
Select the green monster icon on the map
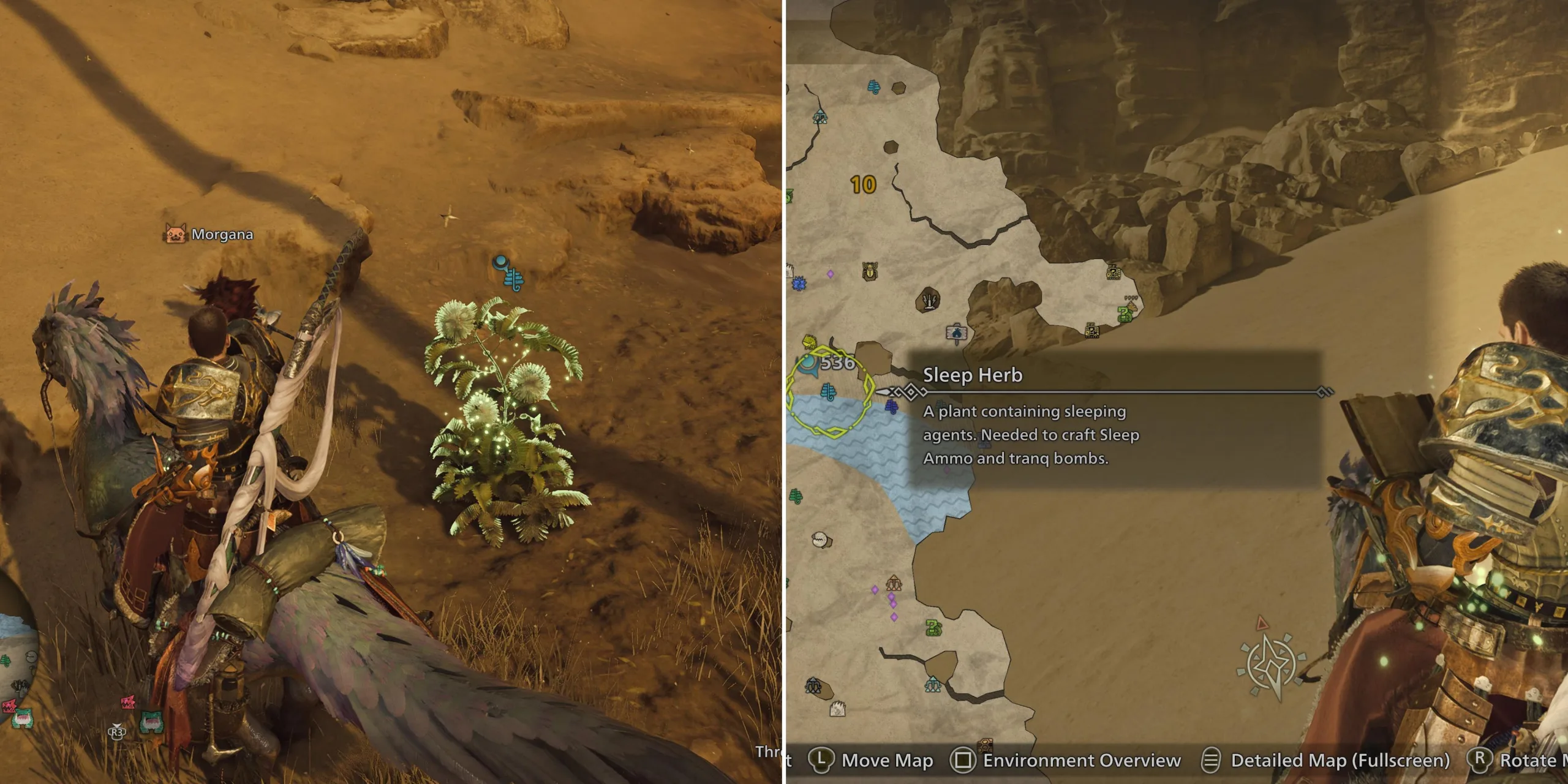pos(933,628)
